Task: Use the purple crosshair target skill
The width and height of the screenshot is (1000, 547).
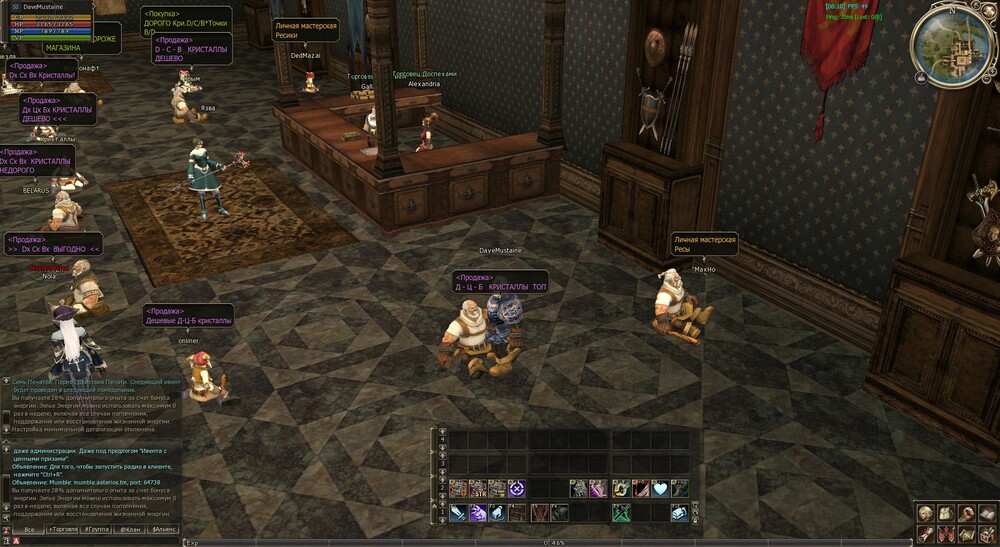Action: (x=517, y=488)
